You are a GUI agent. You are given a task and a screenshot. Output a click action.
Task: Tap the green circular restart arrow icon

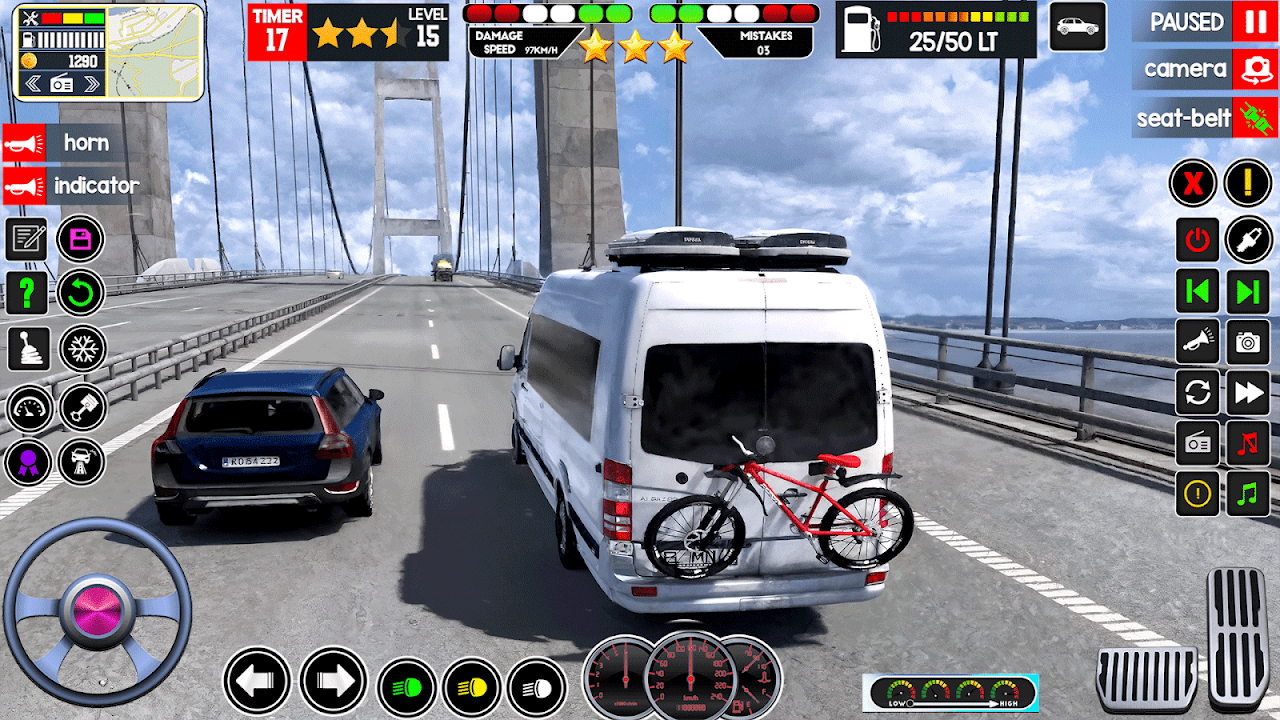[x=81, y=293]
